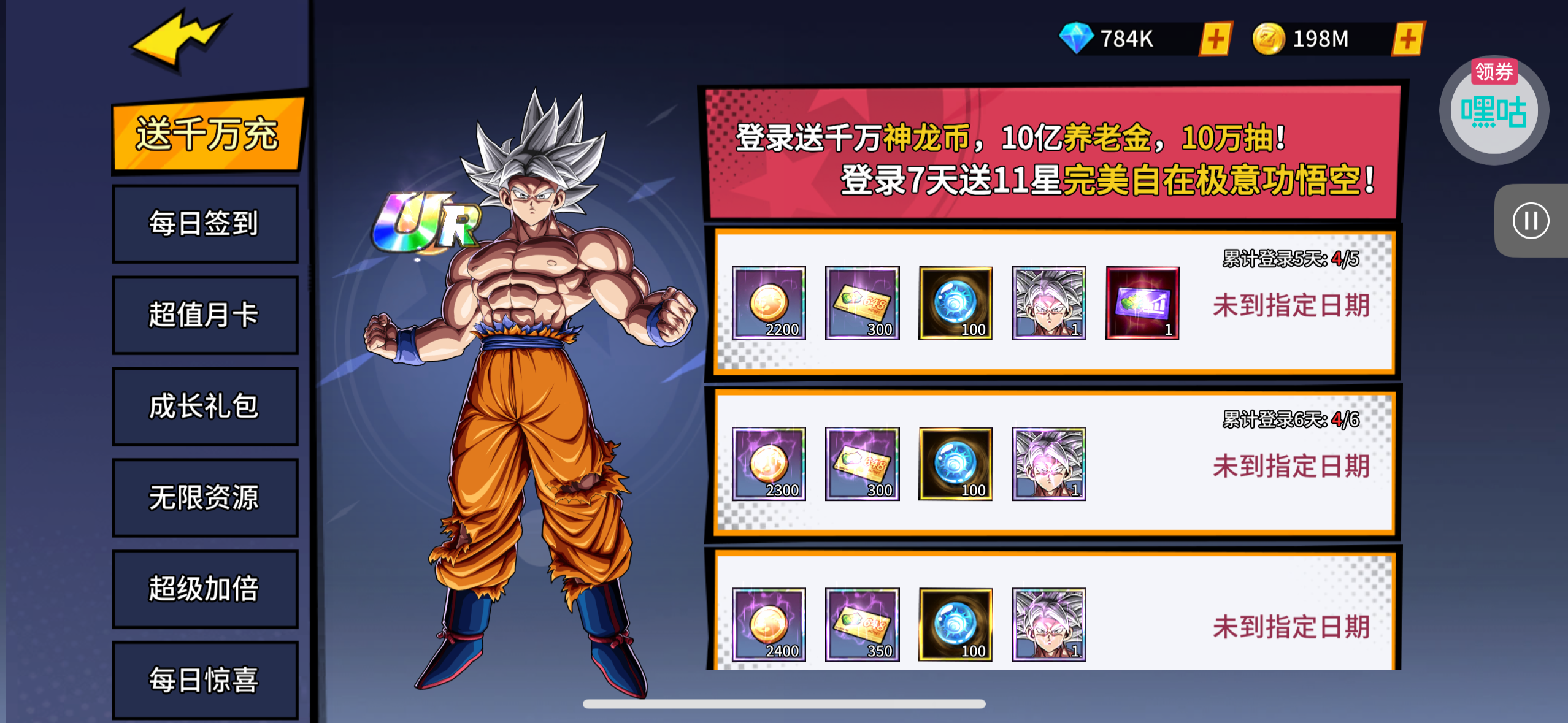This screenshot has height=723, width=1568.
Task: Open the 每日签到 daily sign-in tab
Action: [x=205, y=224]
